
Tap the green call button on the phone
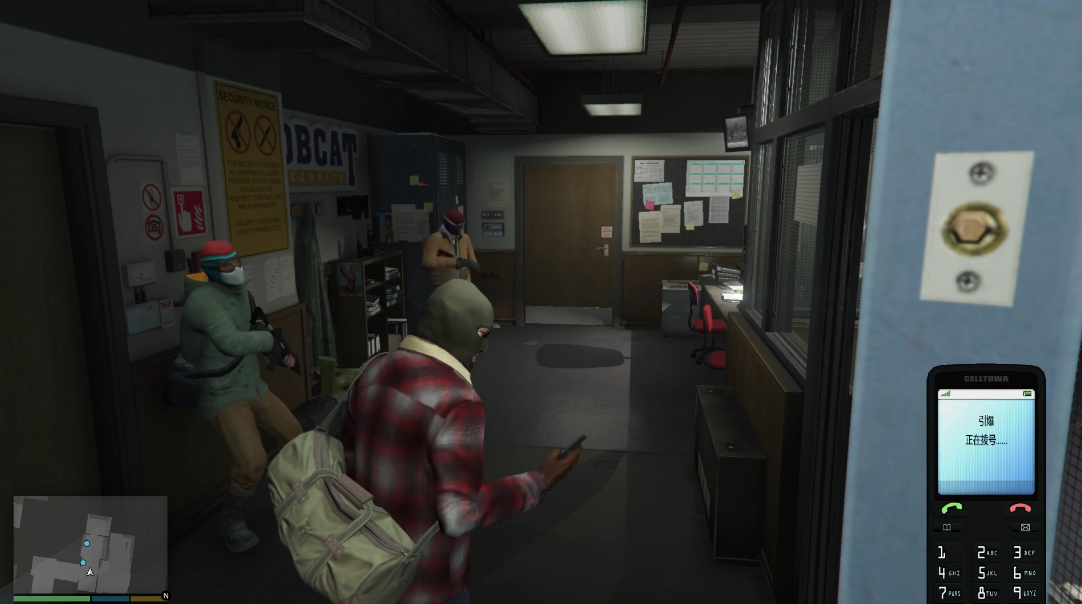[951, 508]
